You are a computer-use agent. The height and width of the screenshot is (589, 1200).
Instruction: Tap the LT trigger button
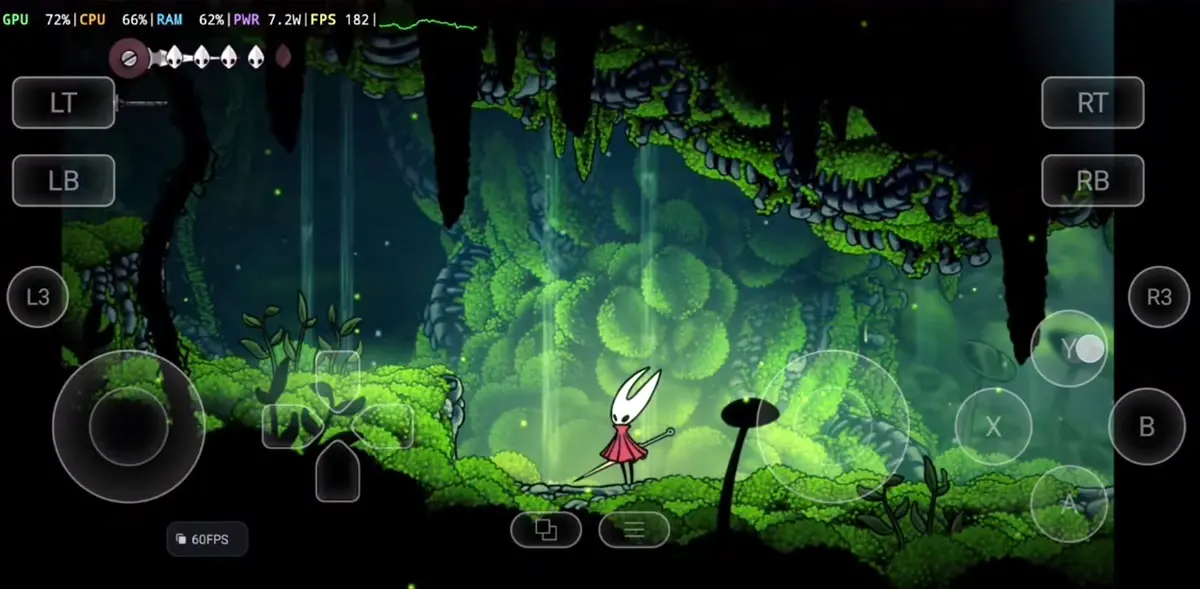pos(63,103)
